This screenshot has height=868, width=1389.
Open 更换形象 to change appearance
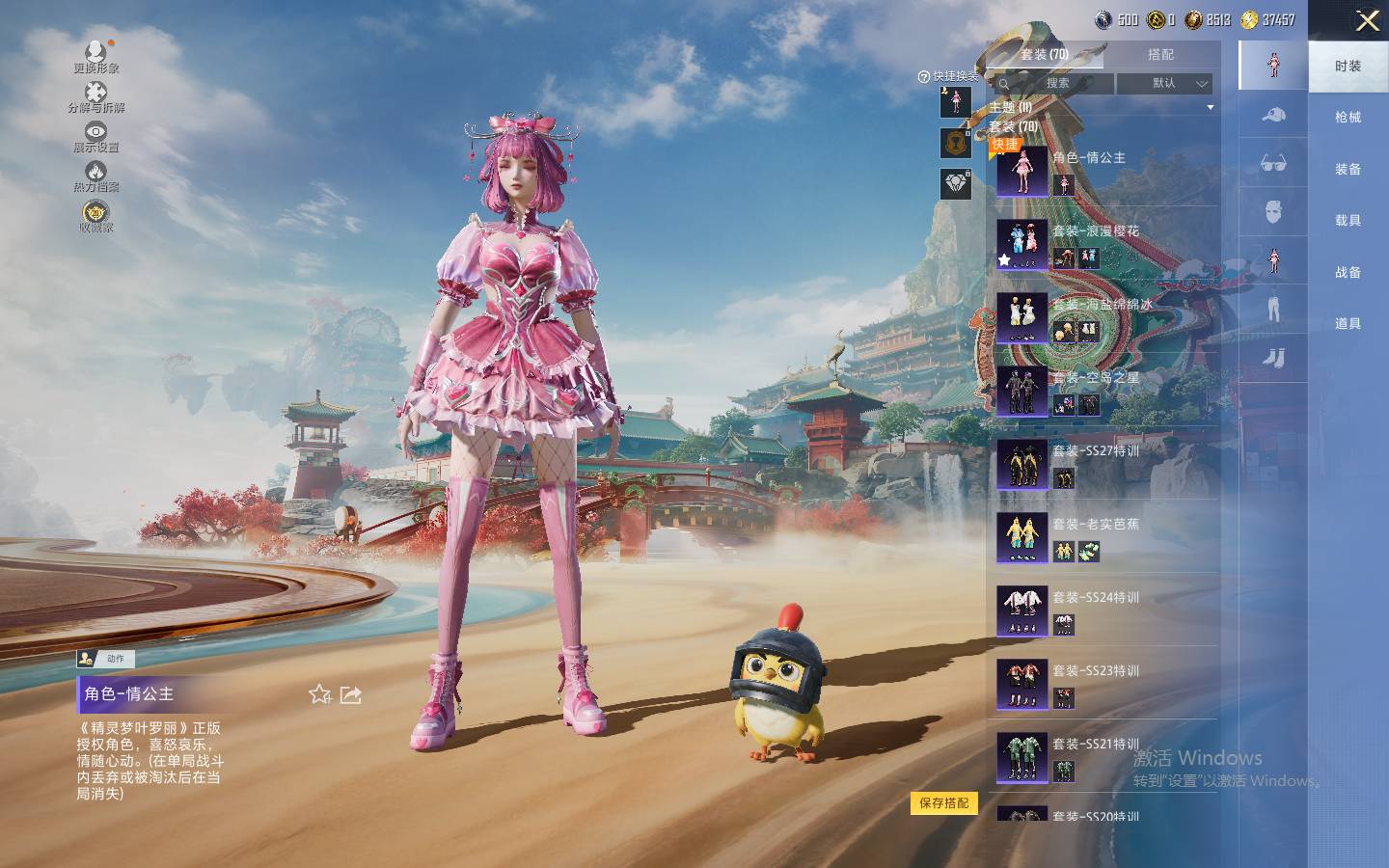coord(95,56)
